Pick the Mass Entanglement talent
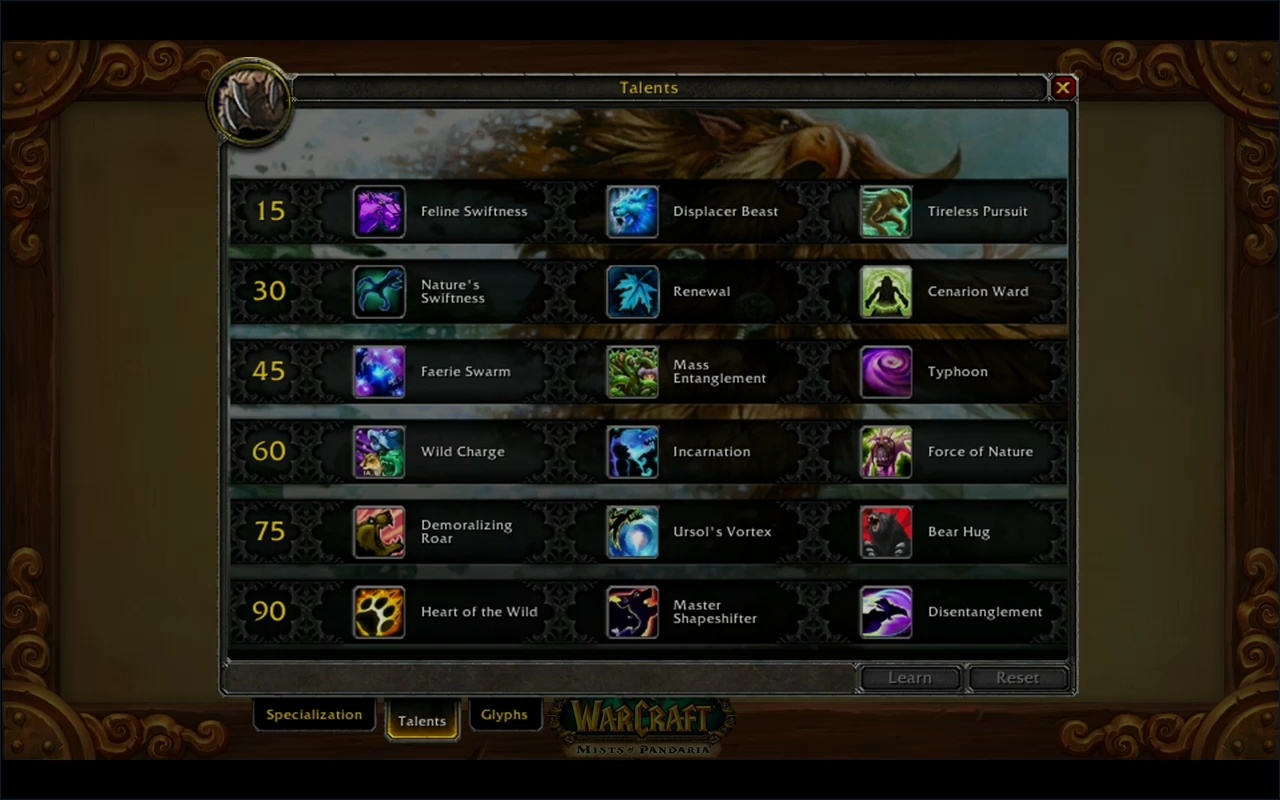 coord(632,371)
